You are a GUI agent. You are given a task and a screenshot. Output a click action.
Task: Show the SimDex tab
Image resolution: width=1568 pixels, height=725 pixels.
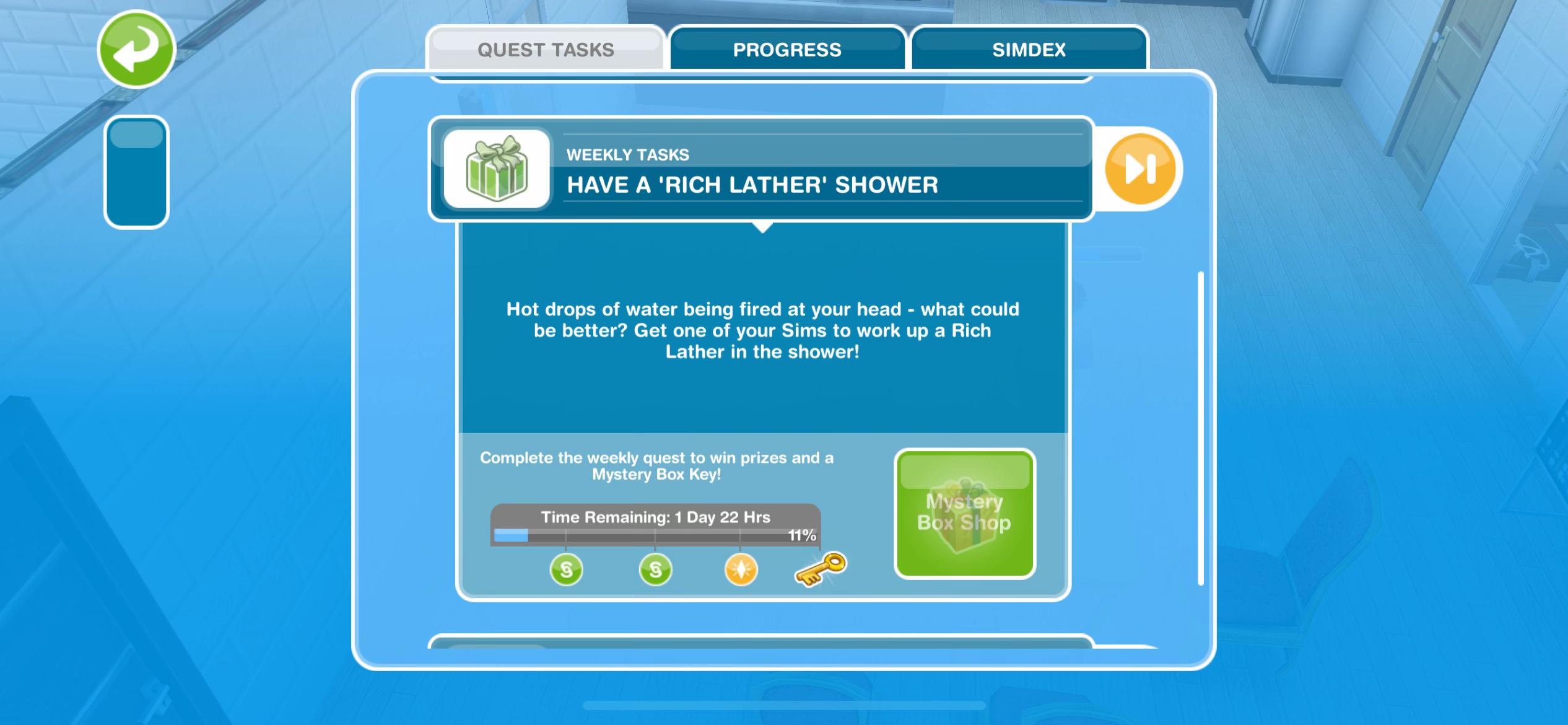(x=1029, y=49)
